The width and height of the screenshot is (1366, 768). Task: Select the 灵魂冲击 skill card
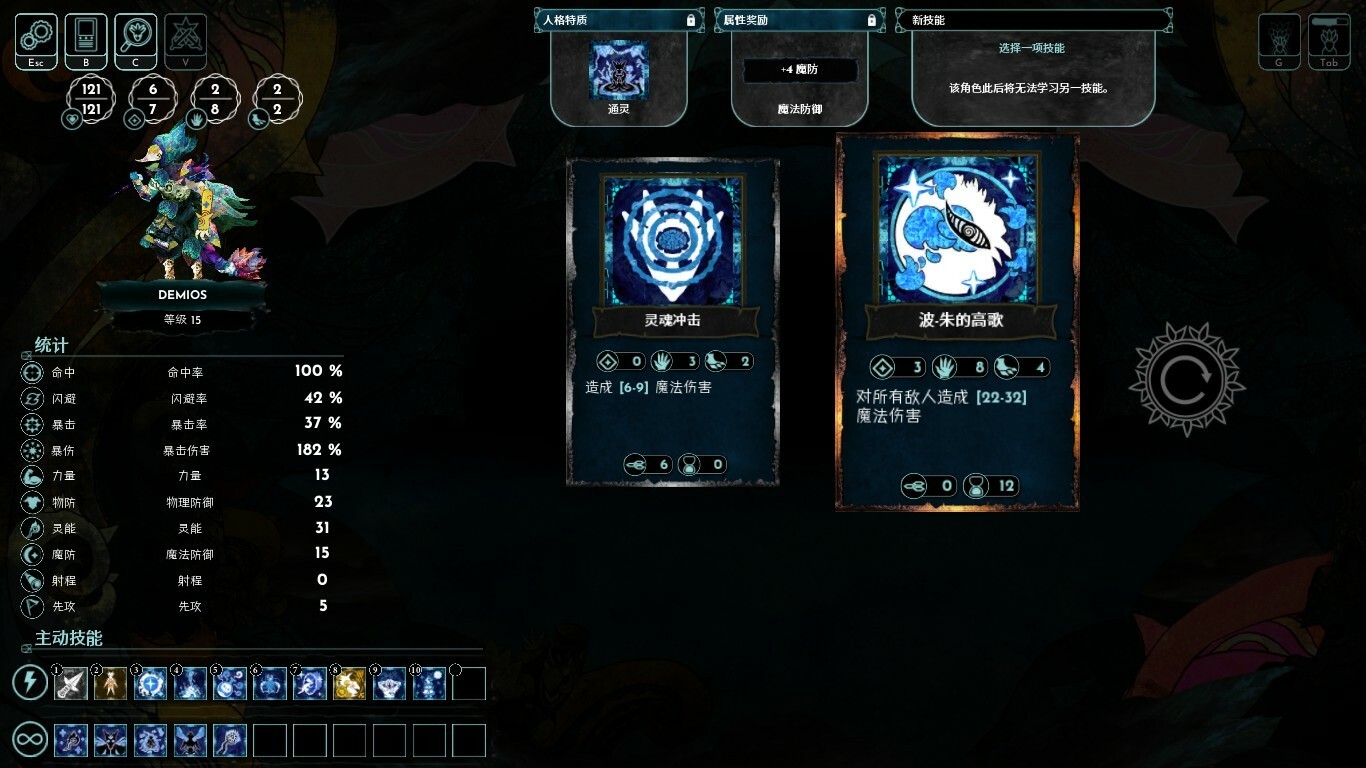click(x=672, y=320)
